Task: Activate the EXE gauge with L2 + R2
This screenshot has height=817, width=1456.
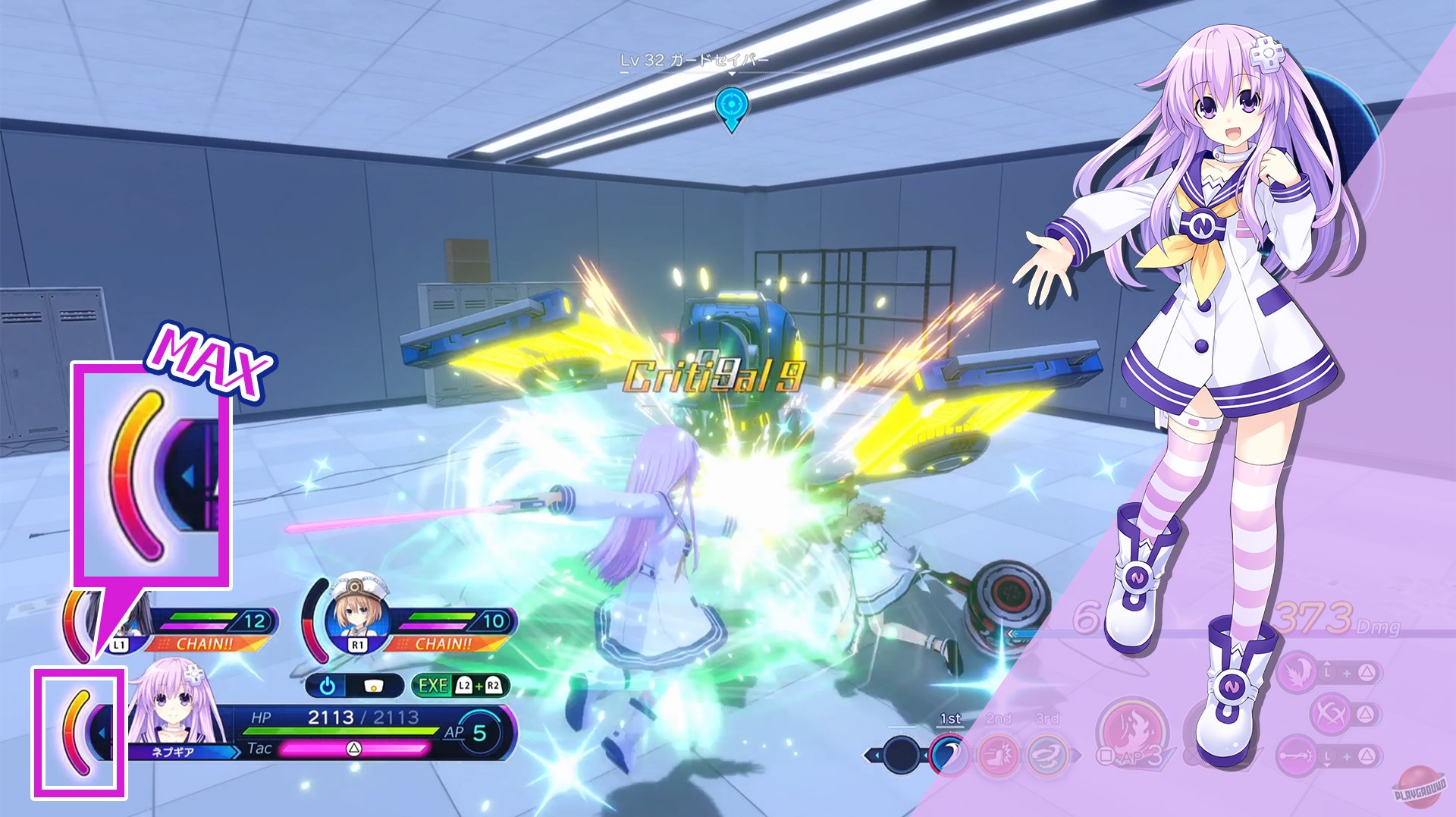Action: (x=461, y=685)
